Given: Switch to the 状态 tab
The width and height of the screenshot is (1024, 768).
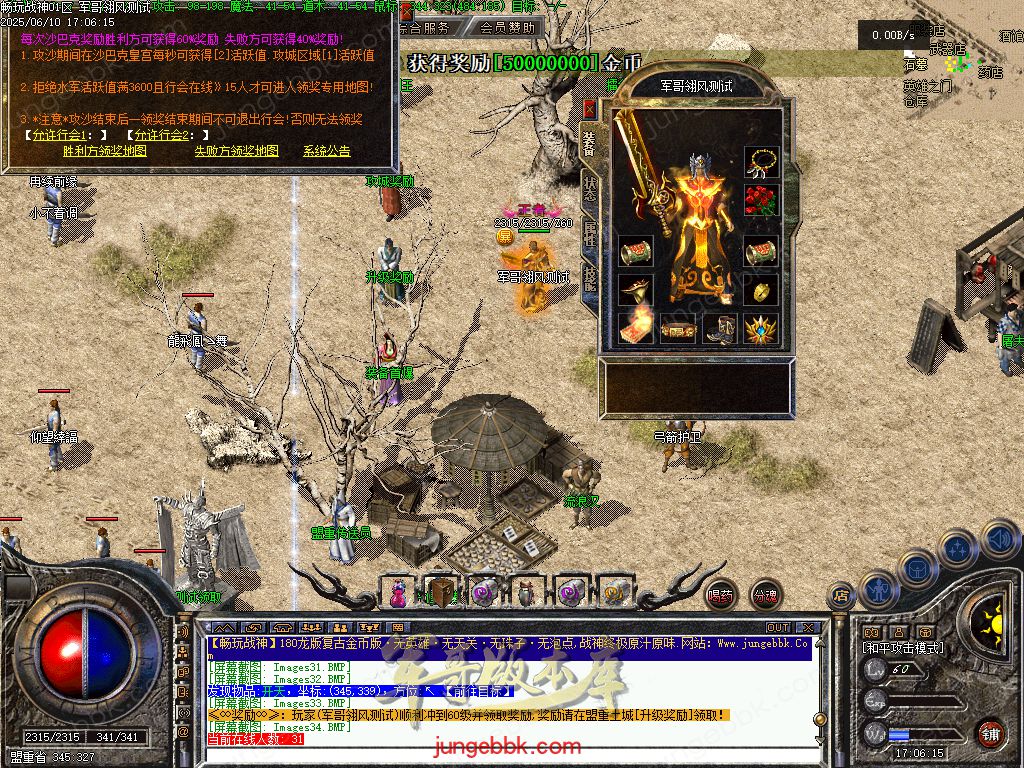Looking at the screenshot, I should coord(590,188).
